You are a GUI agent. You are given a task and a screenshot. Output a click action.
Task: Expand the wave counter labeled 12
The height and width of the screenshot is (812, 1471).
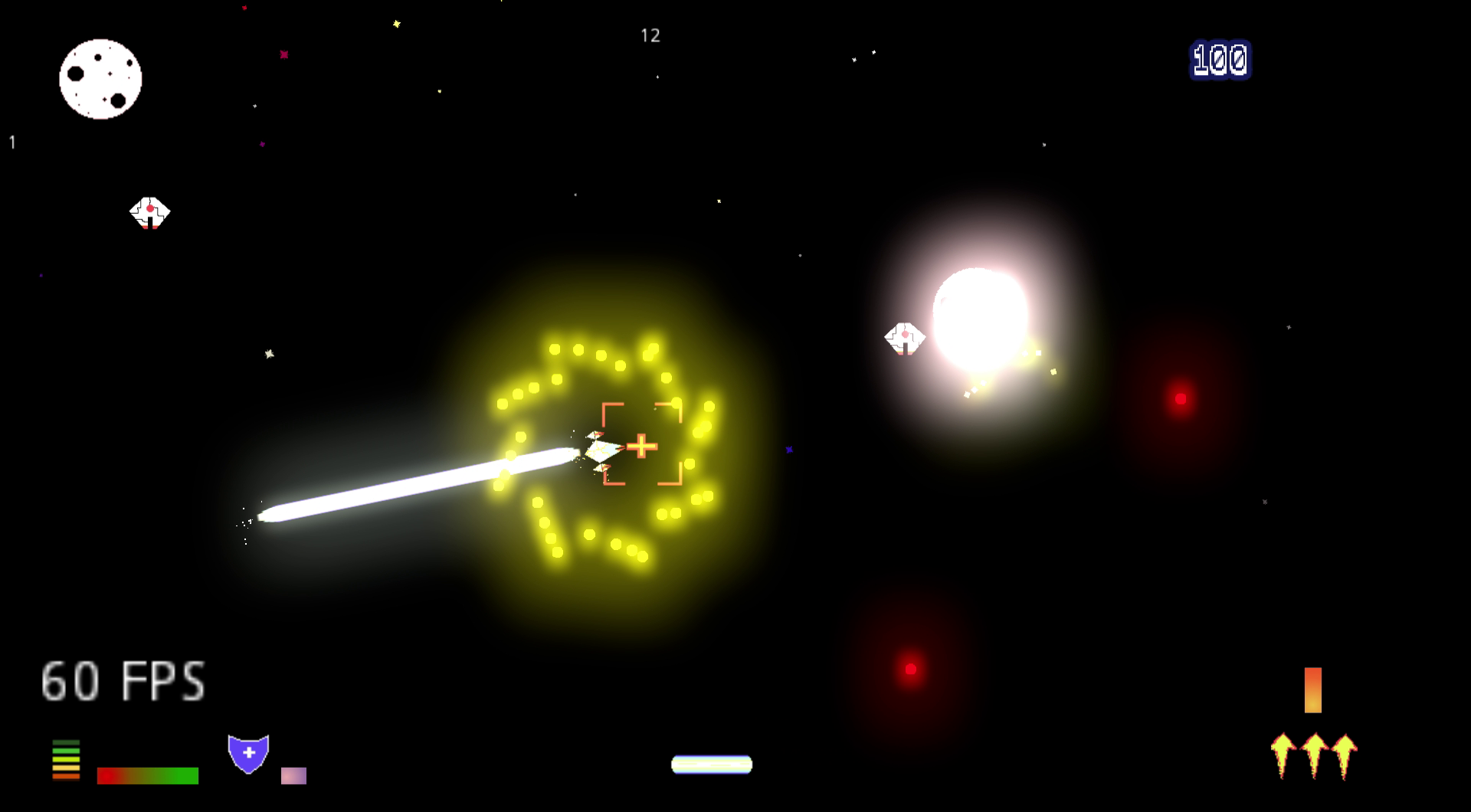(x=650, y=34)
